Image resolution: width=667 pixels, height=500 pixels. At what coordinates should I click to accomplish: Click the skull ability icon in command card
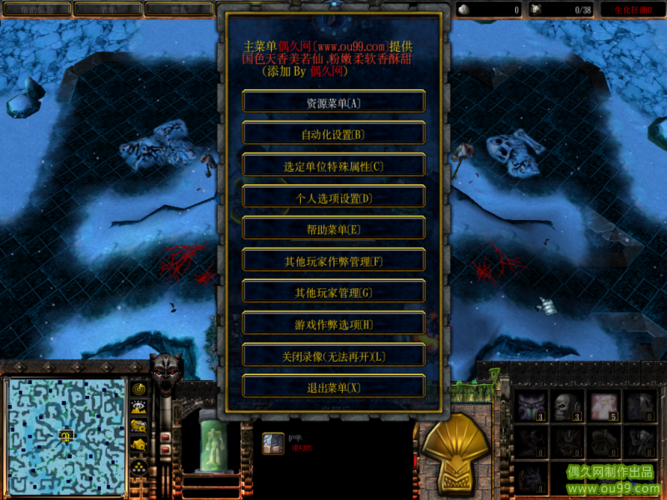point(568,405)
